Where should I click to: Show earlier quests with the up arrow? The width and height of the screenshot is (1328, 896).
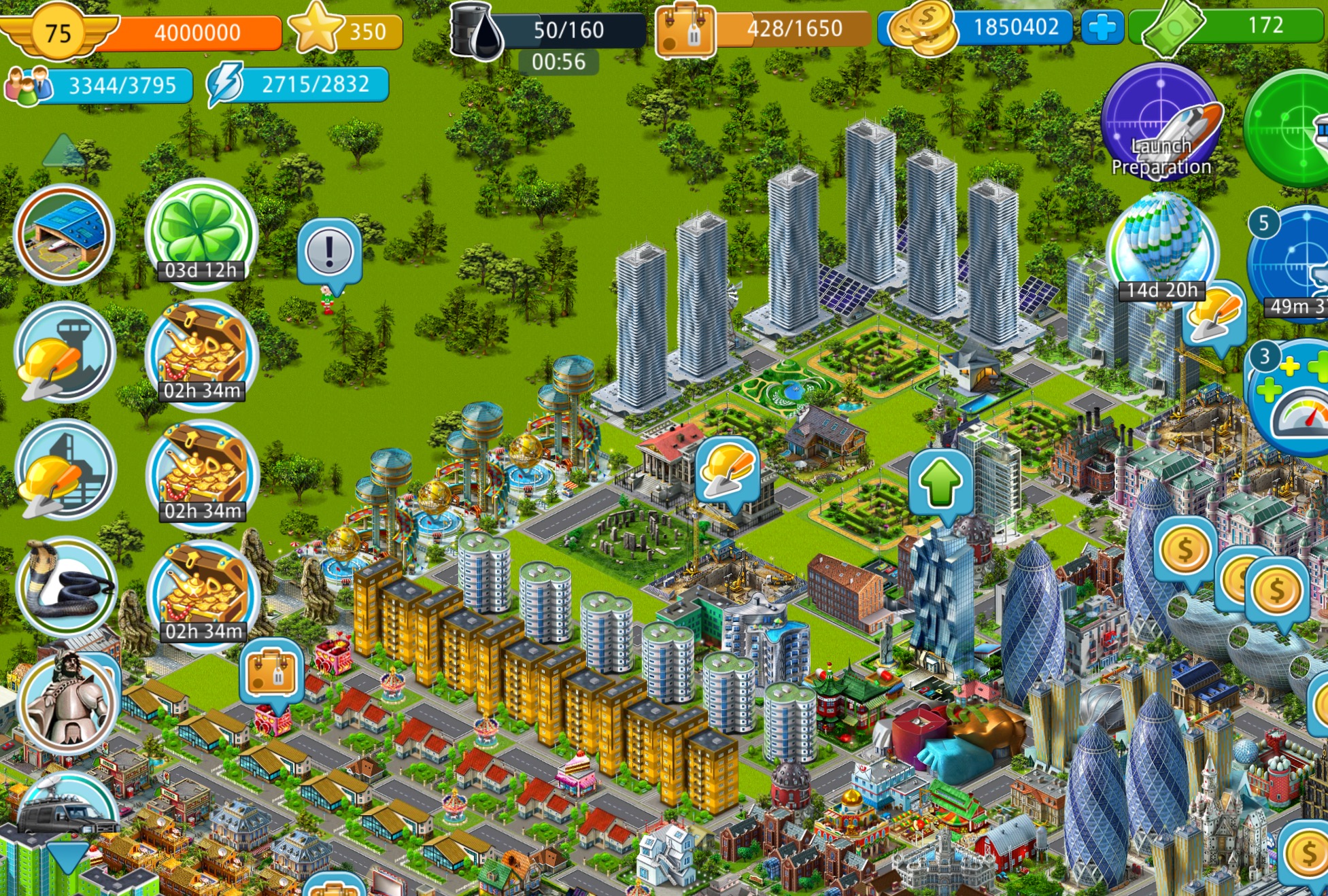coord(63,152)
